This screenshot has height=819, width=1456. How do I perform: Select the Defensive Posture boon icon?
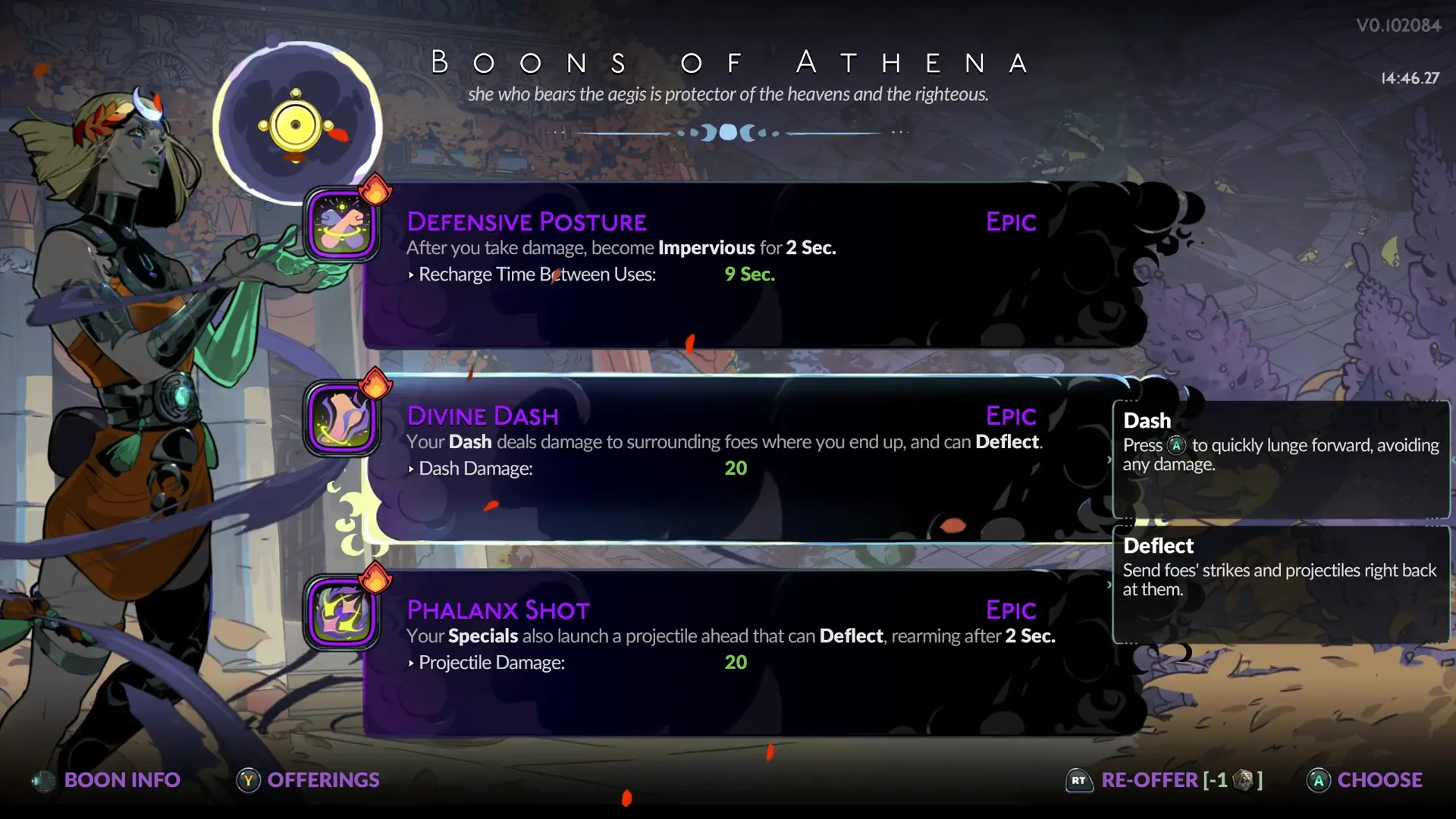(x=343, y=225)
